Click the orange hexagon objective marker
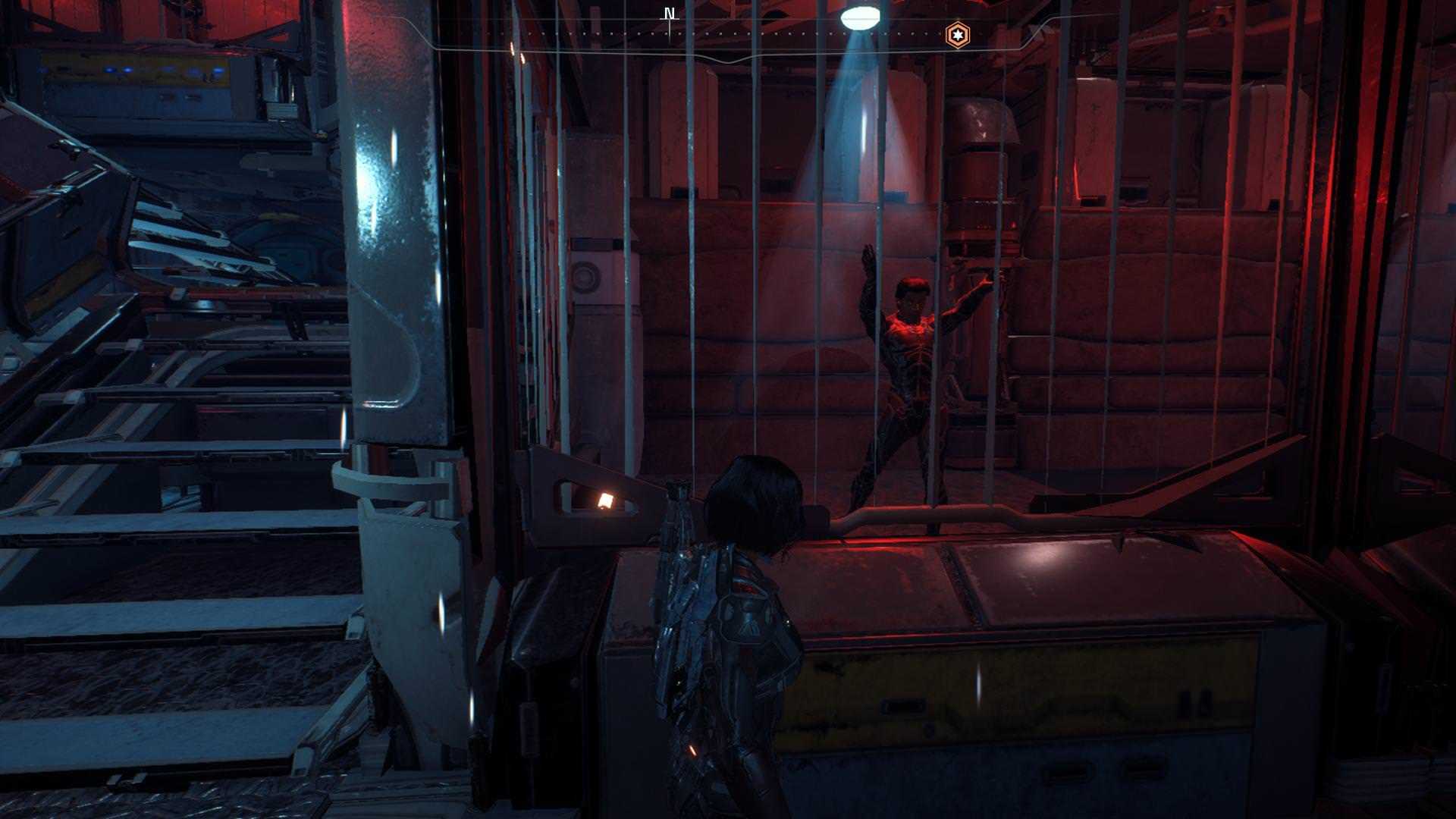Image resolution: width=1456 pixels, height=819 pixels. pyautogui.click(x=957, y=35)
